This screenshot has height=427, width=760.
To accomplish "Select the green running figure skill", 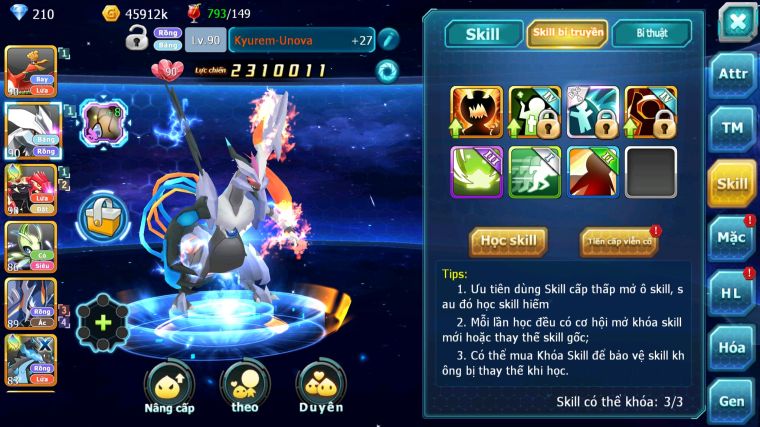I will pyautogui.click(x=534, y=171).
